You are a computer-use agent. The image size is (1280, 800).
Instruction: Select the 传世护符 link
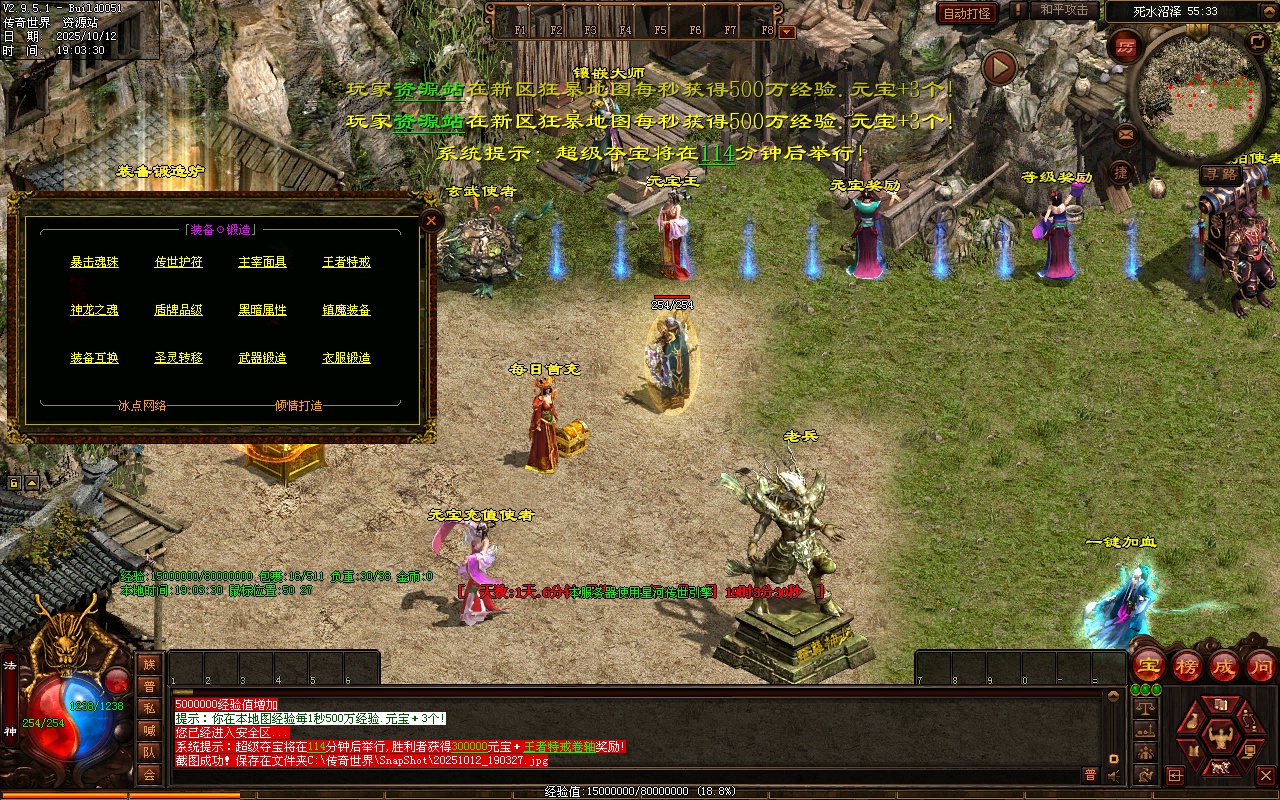(178, 262)
